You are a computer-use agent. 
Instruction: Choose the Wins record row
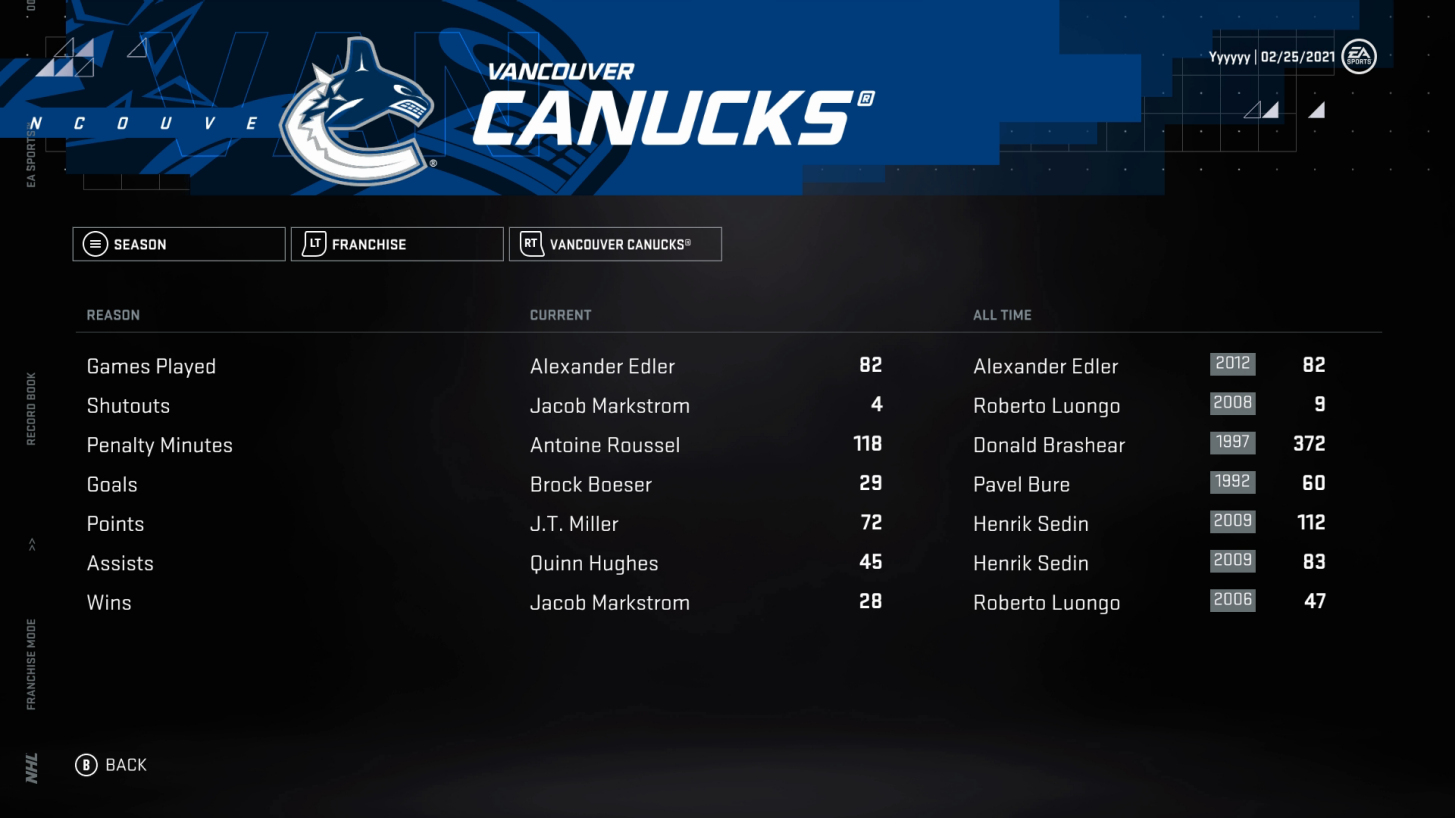coord(110,603)
